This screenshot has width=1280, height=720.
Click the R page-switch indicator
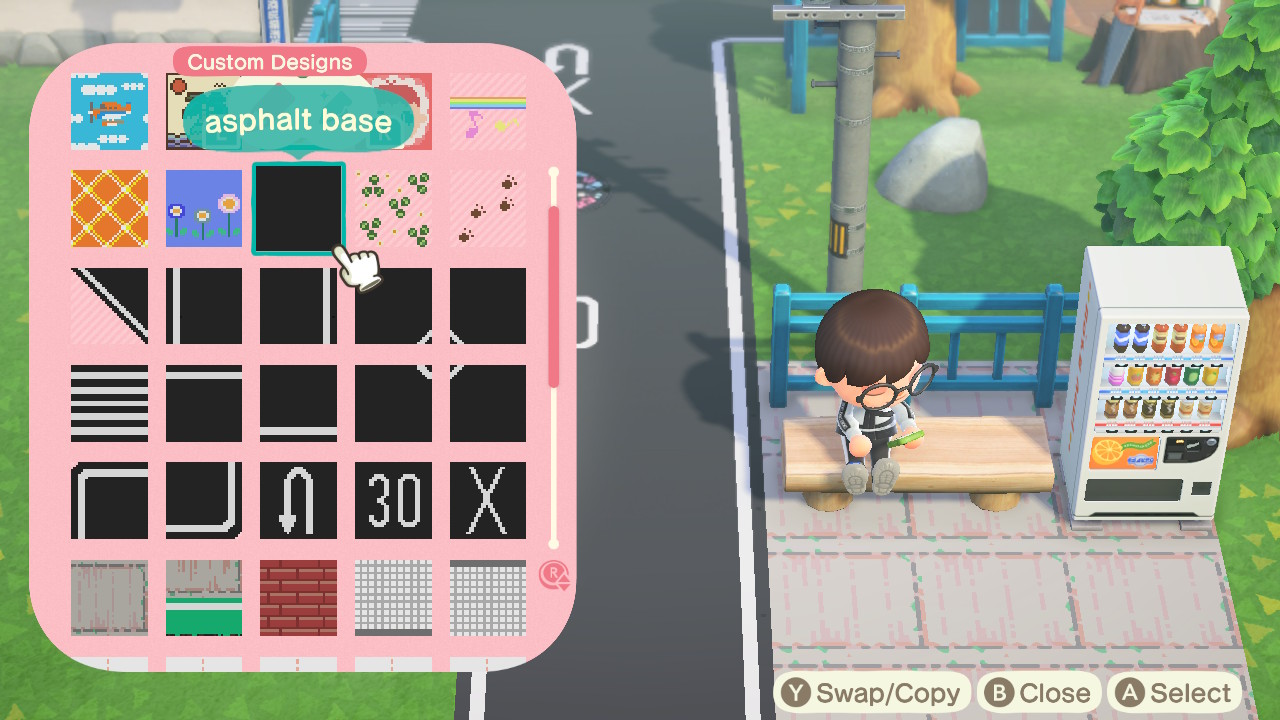(554, 574)
